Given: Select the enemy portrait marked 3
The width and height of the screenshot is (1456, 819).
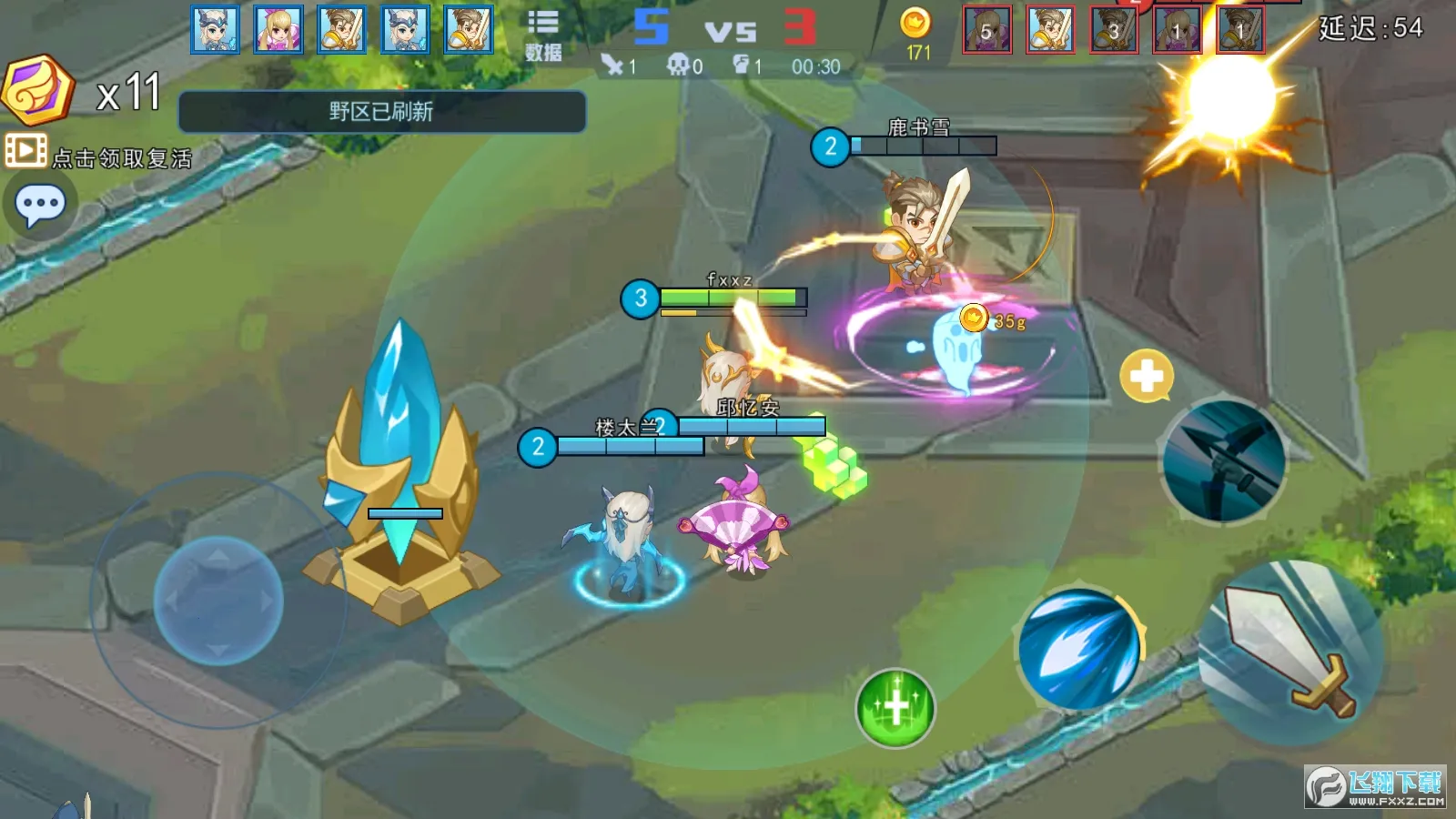Looking at the screenshot, I should 1114,29.
